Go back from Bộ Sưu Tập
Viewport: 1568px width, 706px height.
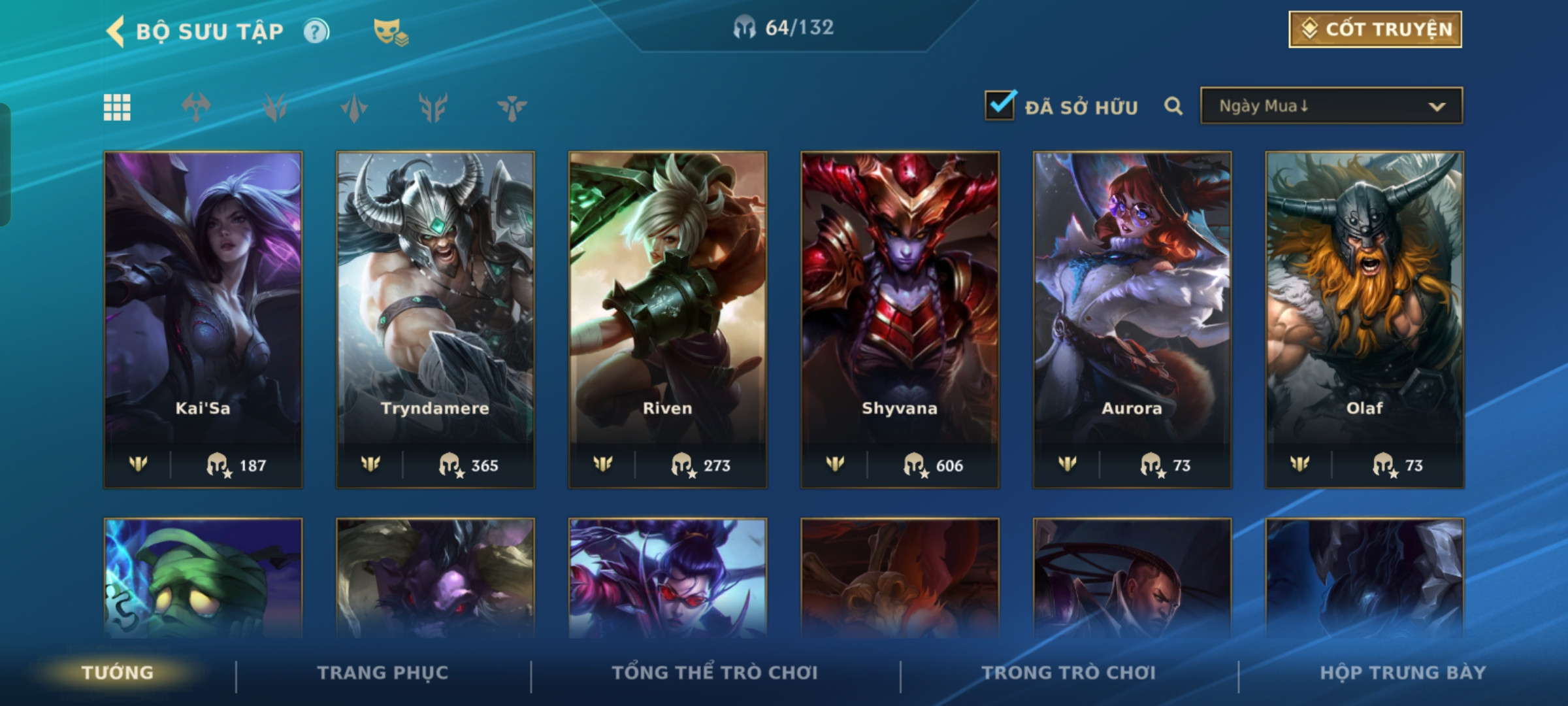coord(116,31)
